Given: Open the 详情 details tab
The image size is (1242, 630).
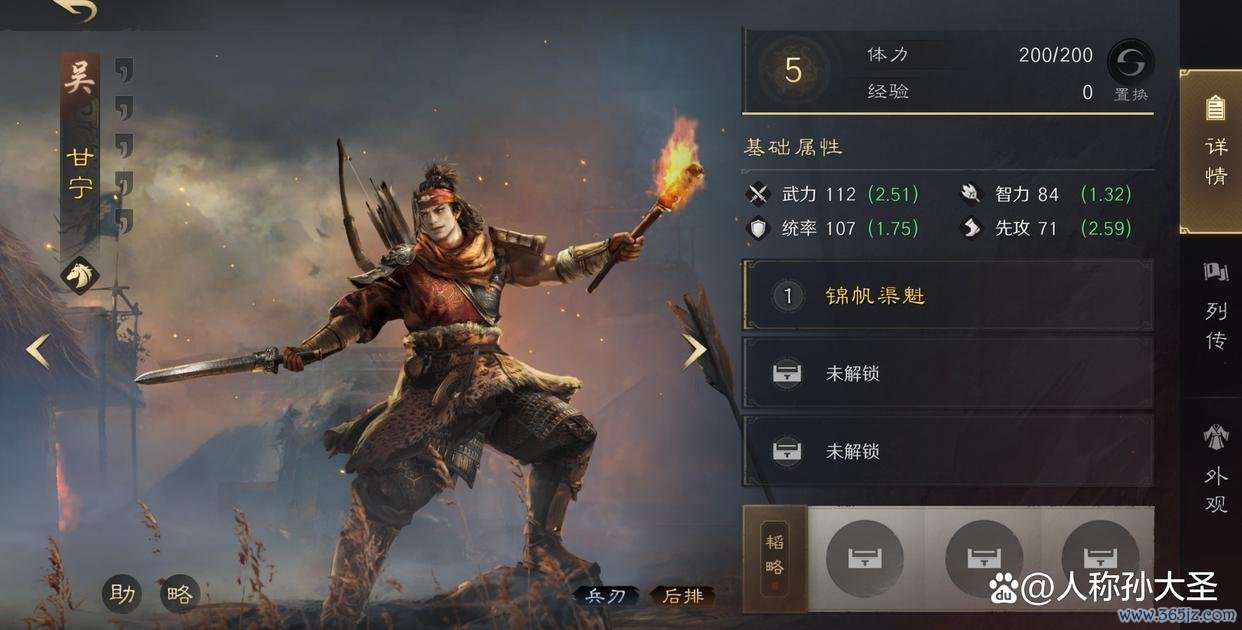Looking at the screenshot, I should click(x=1215, y=150).
